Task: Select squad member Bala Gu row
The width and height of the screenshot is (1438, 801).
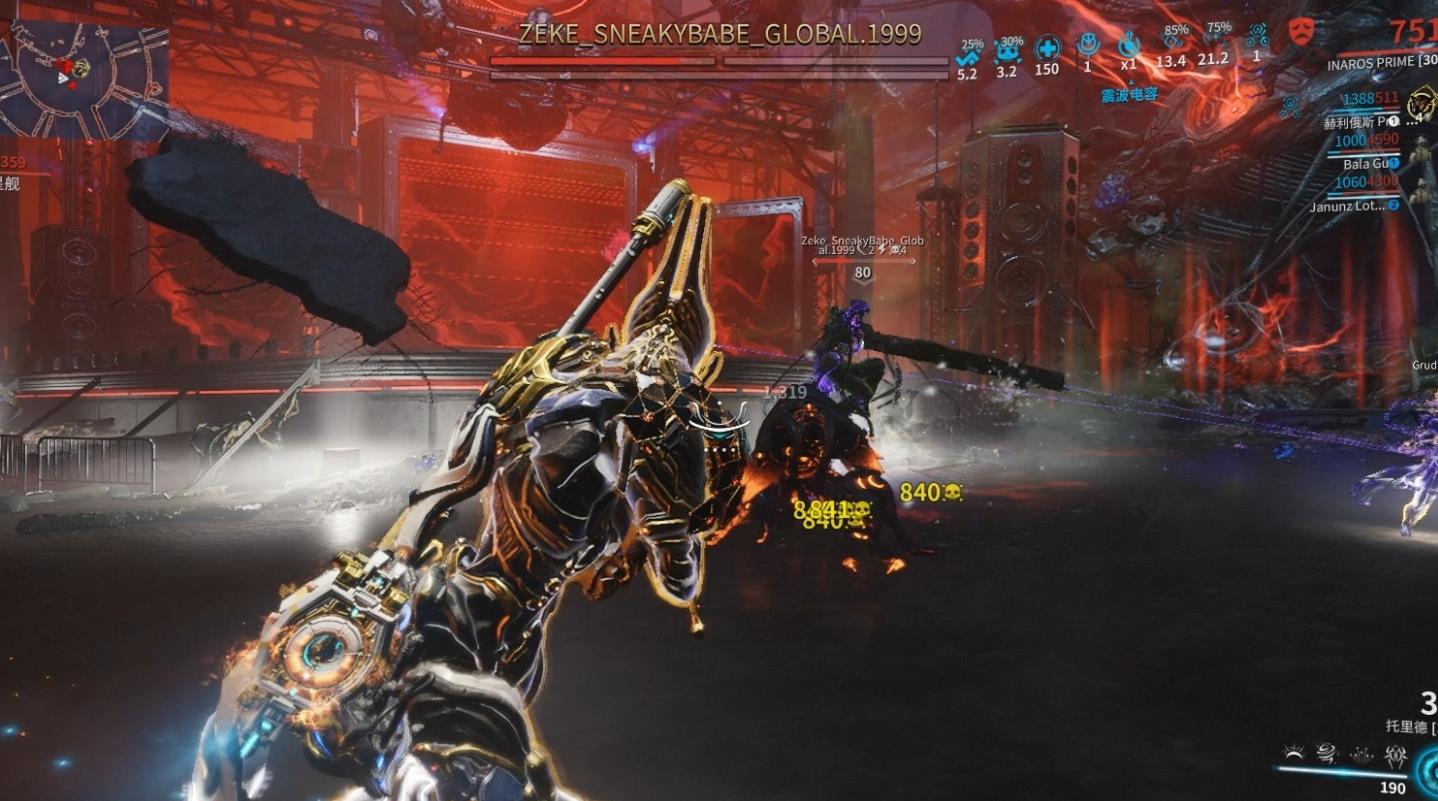Action: coord(1367,163)
